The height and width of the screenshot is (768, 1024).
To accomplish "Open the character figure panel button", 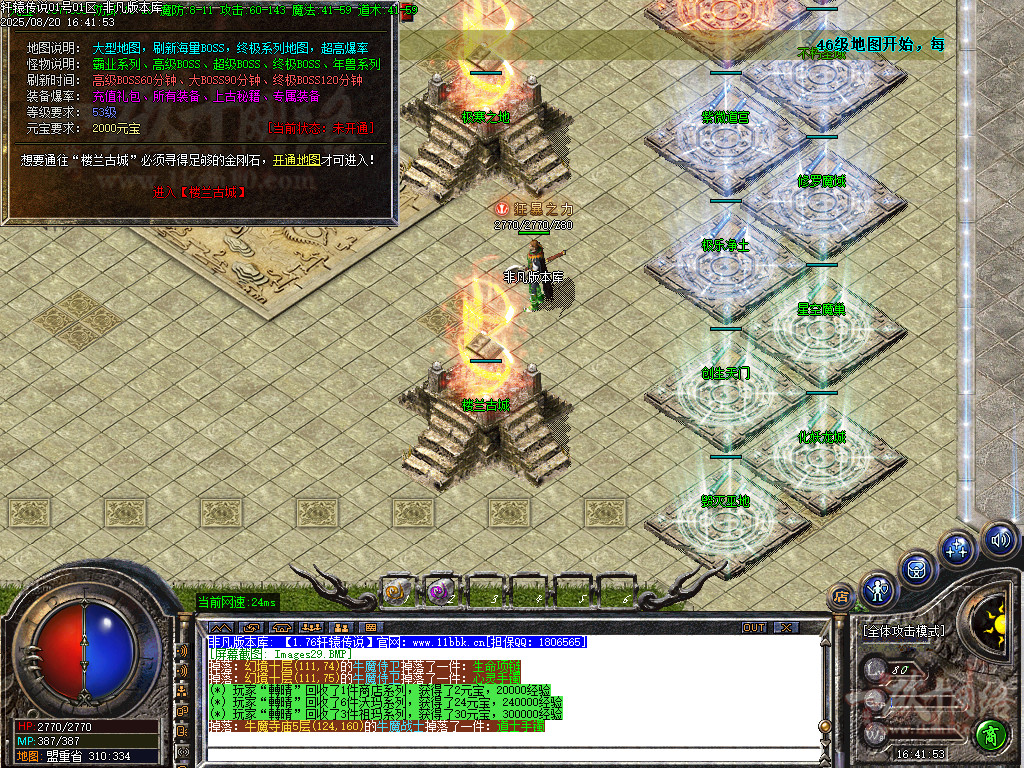I will click(877, 589).
